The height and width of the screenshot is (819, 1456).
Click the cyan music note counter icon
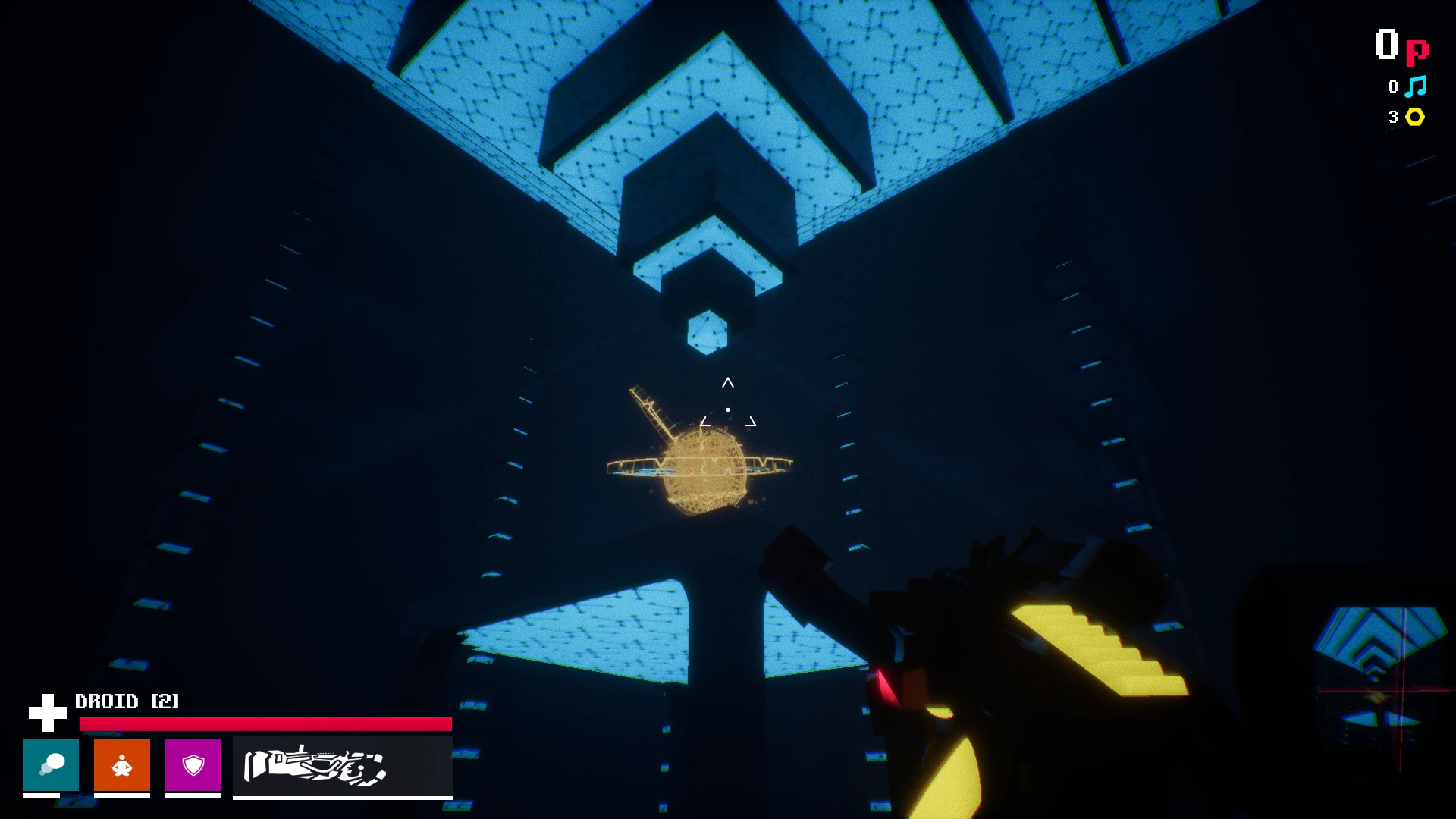point(1415,87)
